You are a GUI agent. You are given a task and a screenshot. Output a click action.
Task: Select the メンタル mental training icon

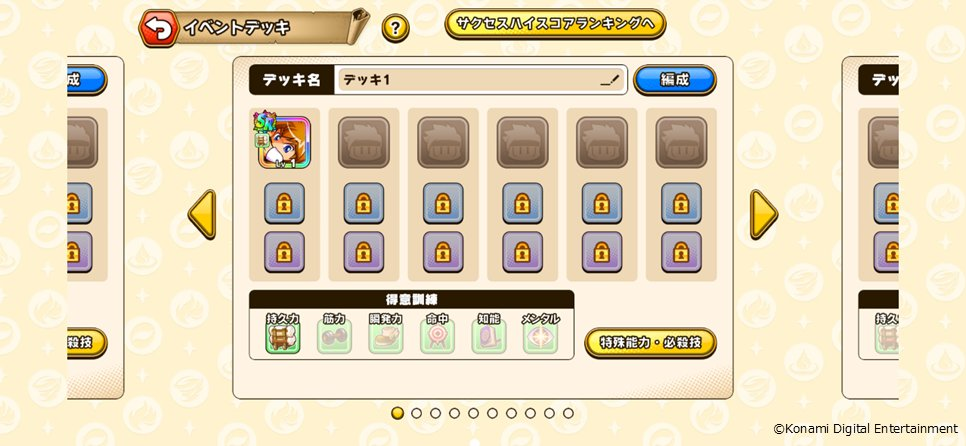pyautogui.click(x=540, y=336)
